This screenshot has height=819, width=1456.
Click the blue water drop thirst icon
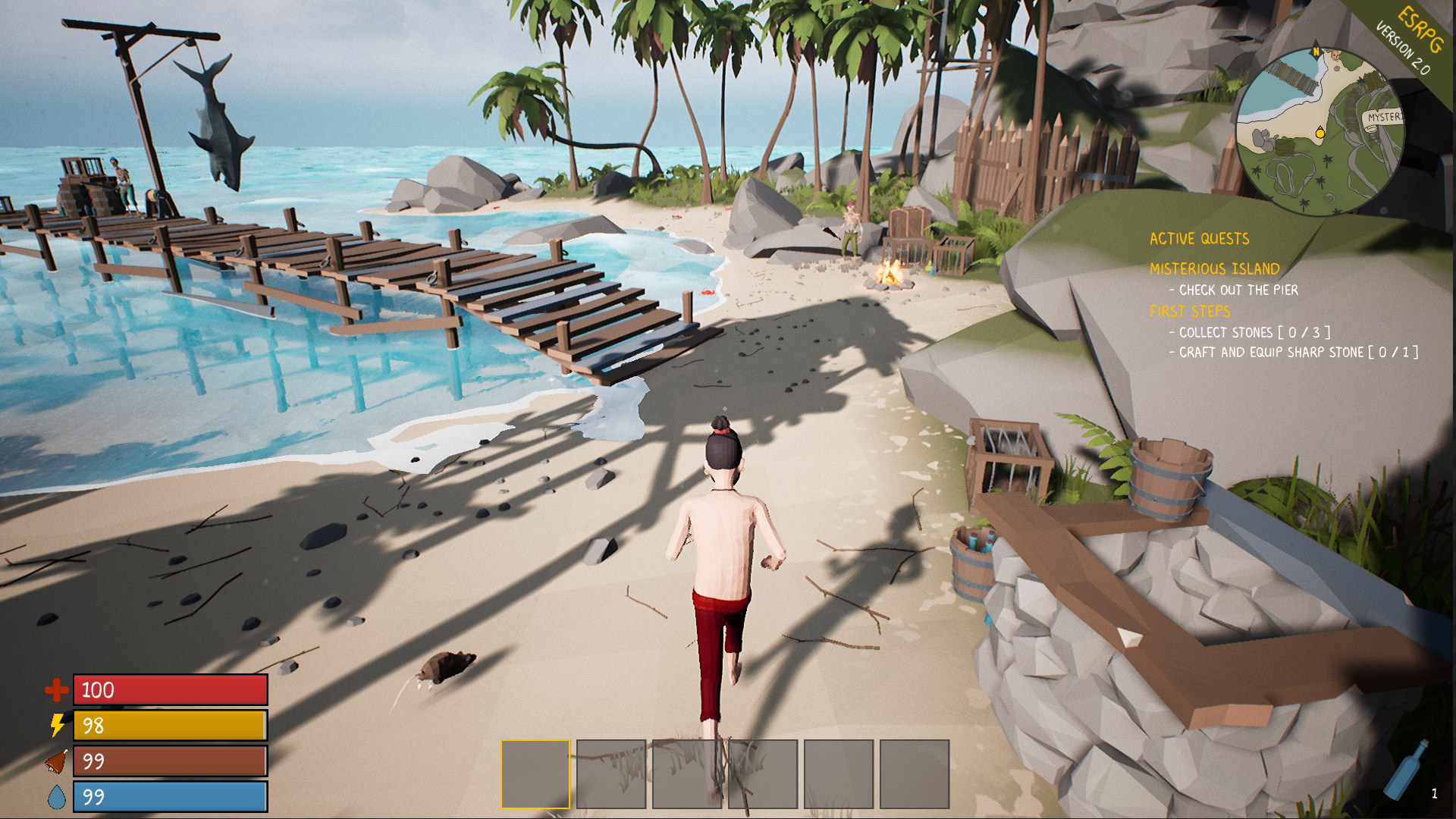pyautogui.click(x=56, y=796)
